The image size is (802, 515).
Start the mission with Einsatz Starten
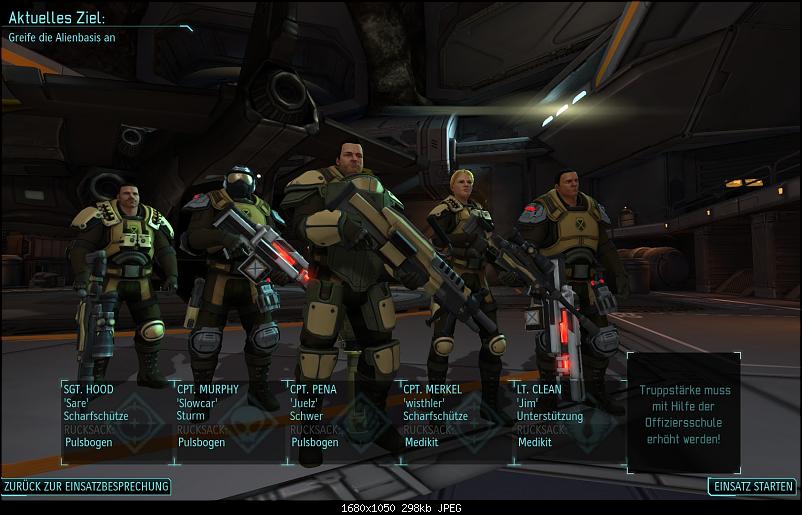(x=752, y=487)
